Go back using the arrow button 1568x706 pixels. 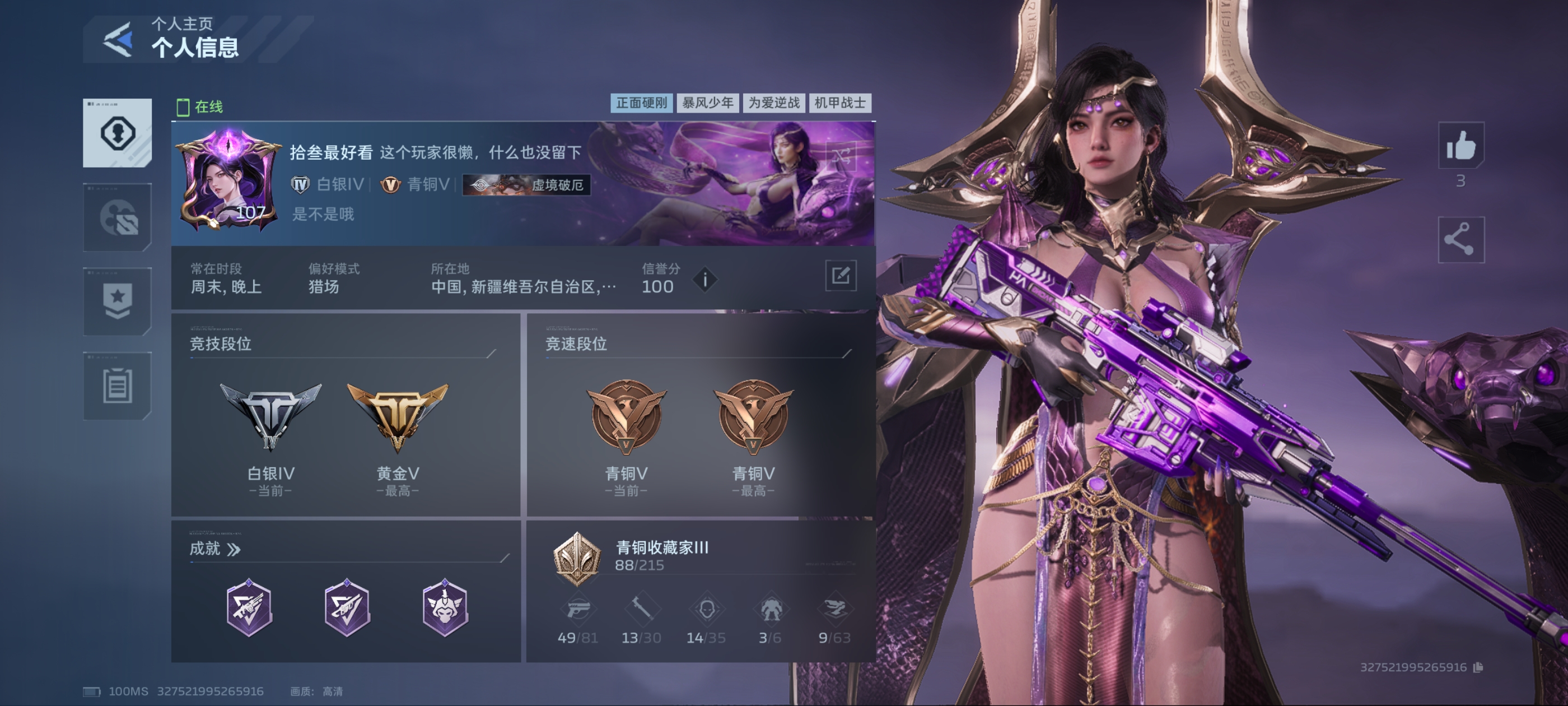click(118, 40)
